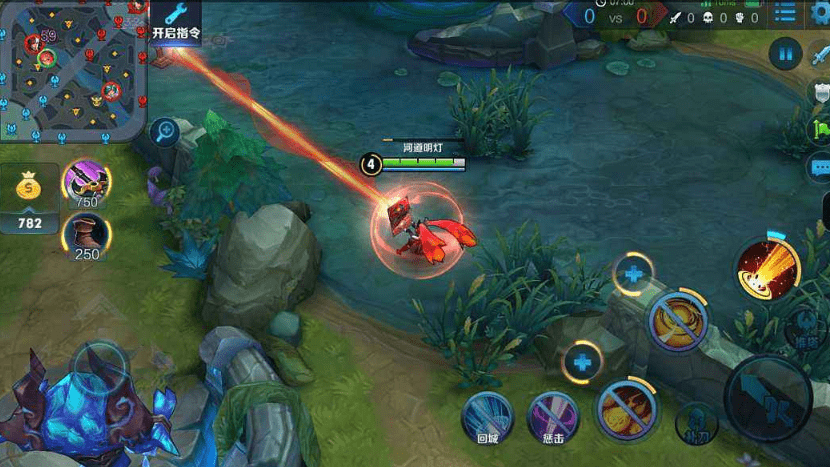
Task: Use the 回城 recall skill
Action: point(487,416)
